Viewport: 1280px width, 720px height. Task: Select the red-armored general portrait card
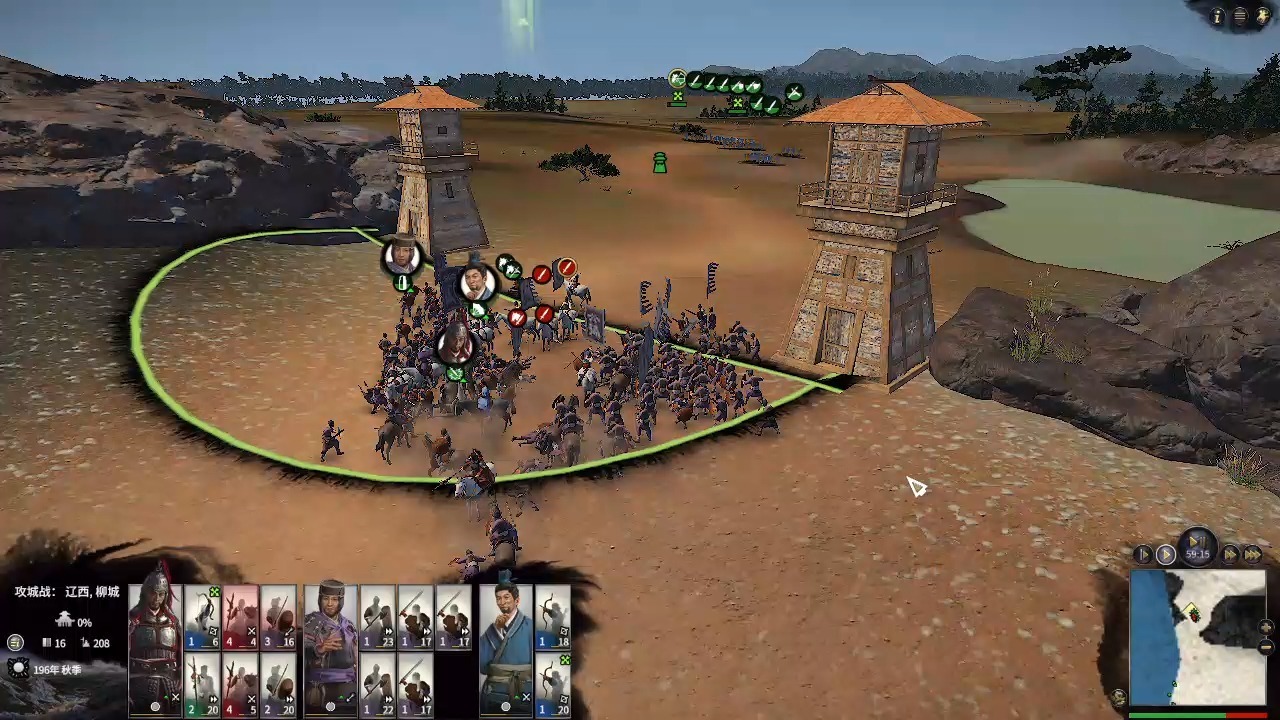[155, 650]
